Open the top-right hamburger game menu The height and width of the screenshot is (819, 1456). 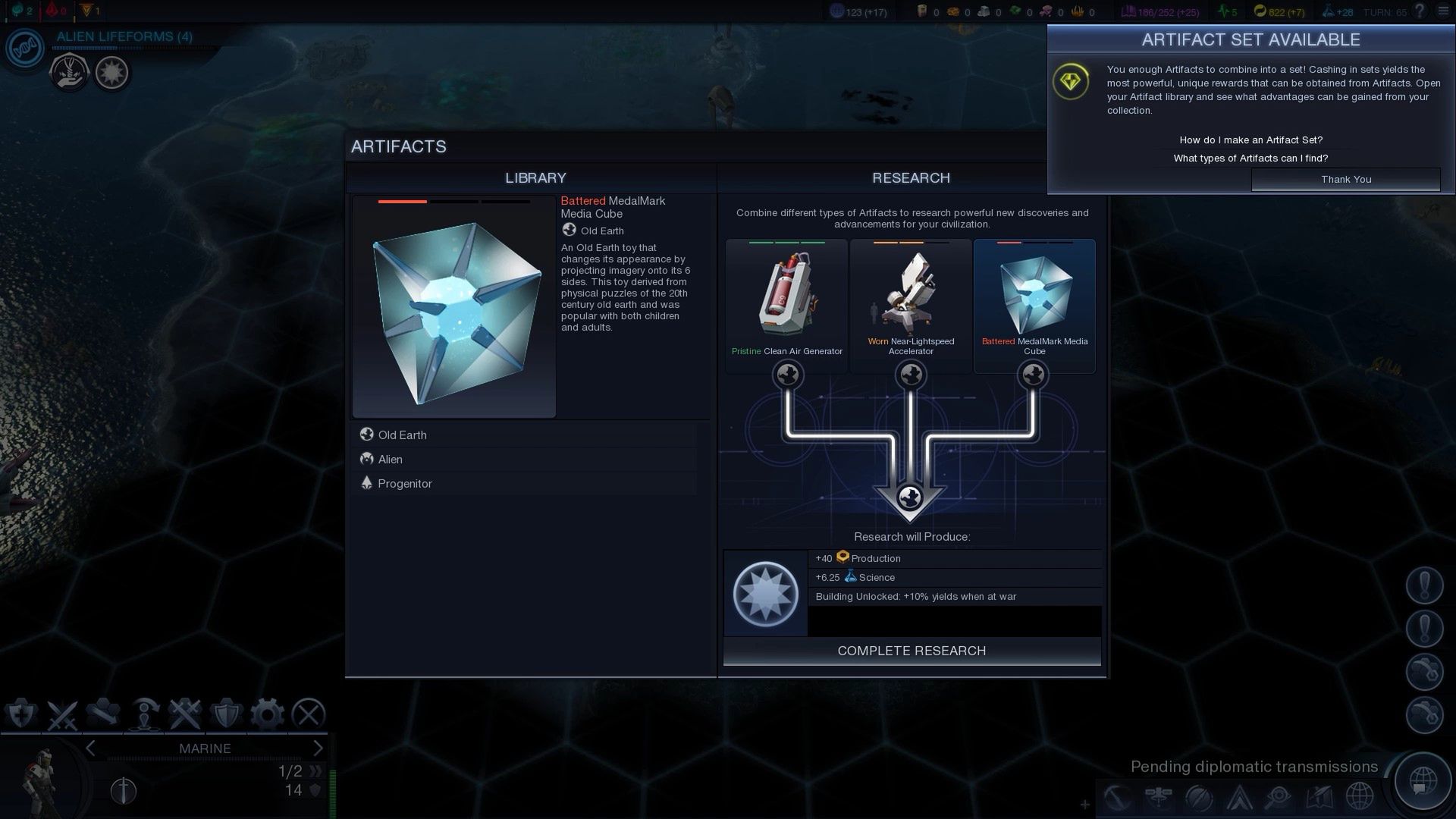pos(1443,11)
